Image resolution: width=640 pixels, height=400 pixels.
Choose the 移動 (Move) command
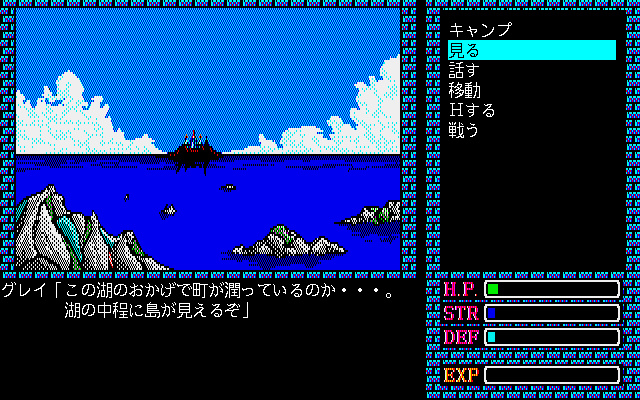465,90
